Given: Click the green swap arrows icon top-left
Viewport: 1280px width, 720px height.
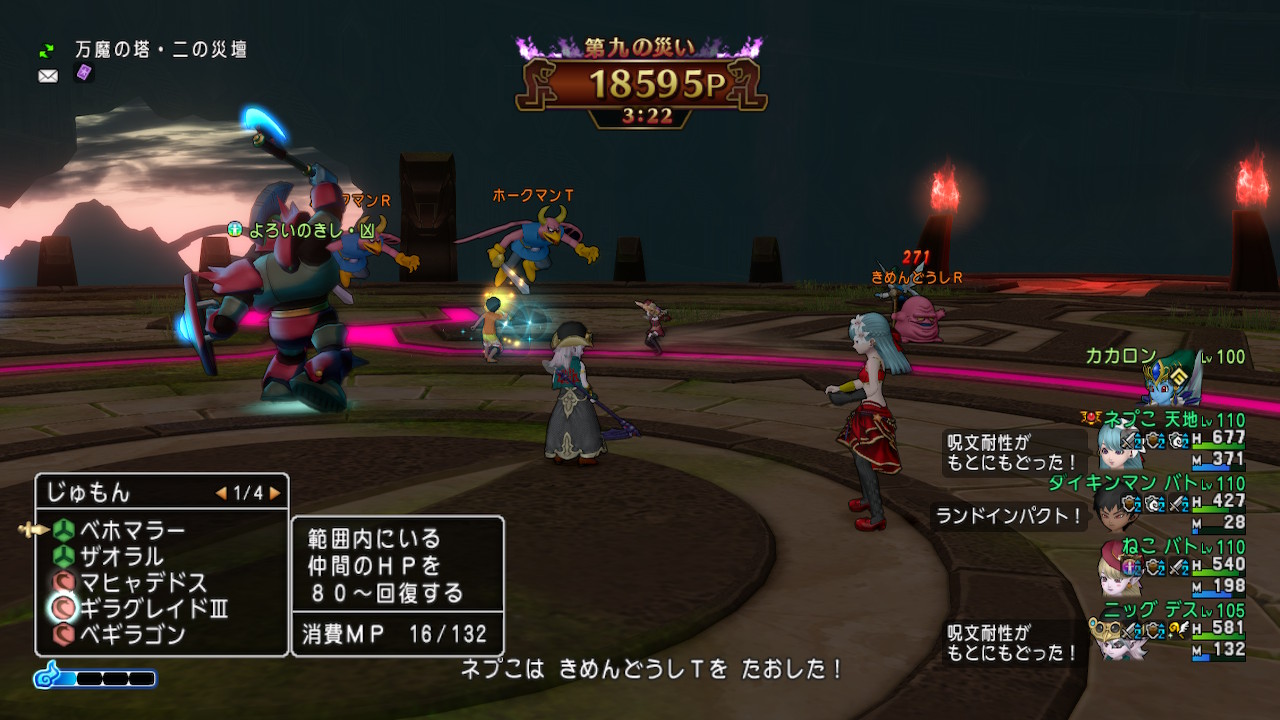Looking at the screenshot, I should coord(46,50).
